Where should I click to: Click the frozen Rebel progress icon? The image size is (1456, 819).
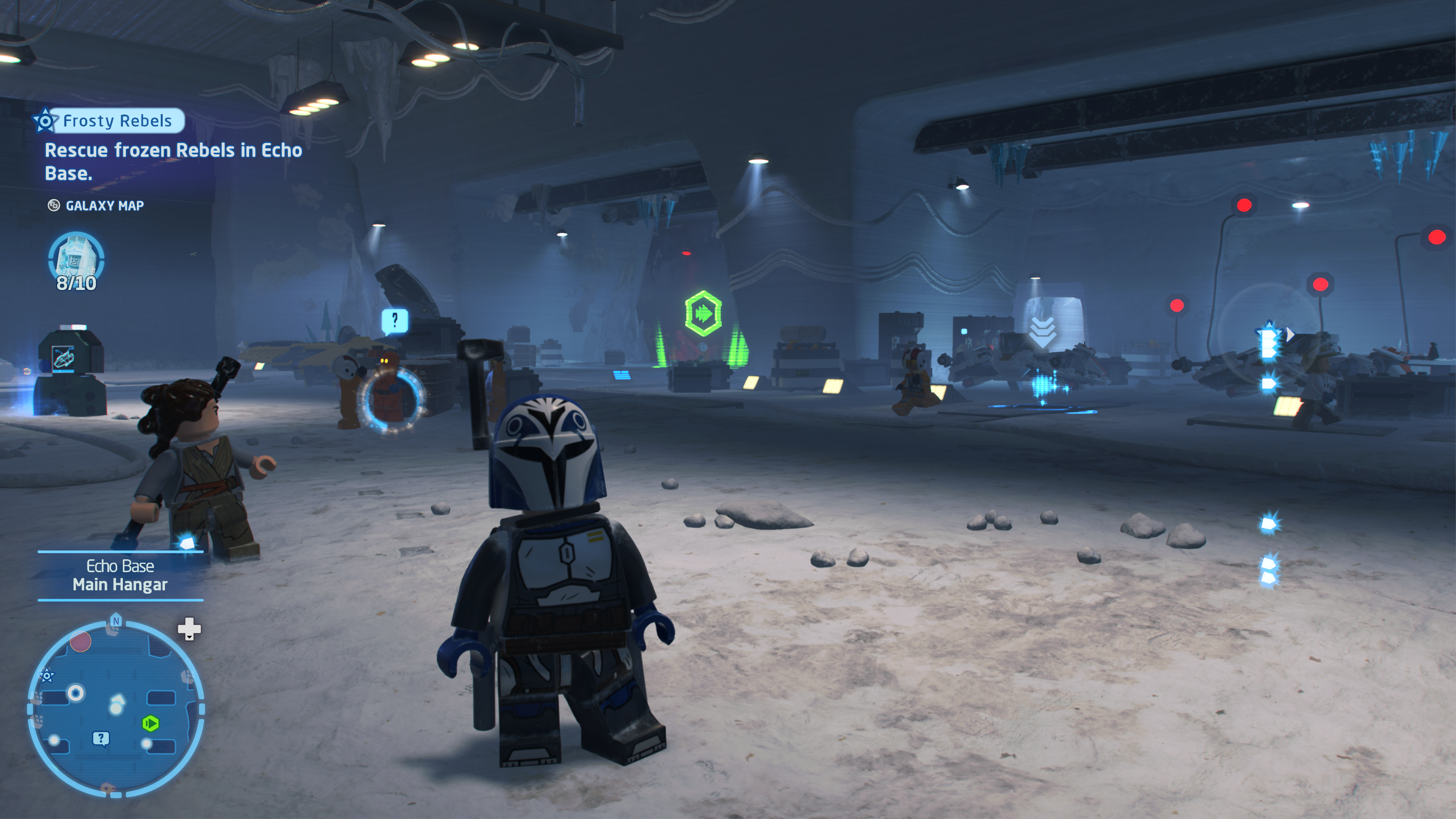coord(76,261)
